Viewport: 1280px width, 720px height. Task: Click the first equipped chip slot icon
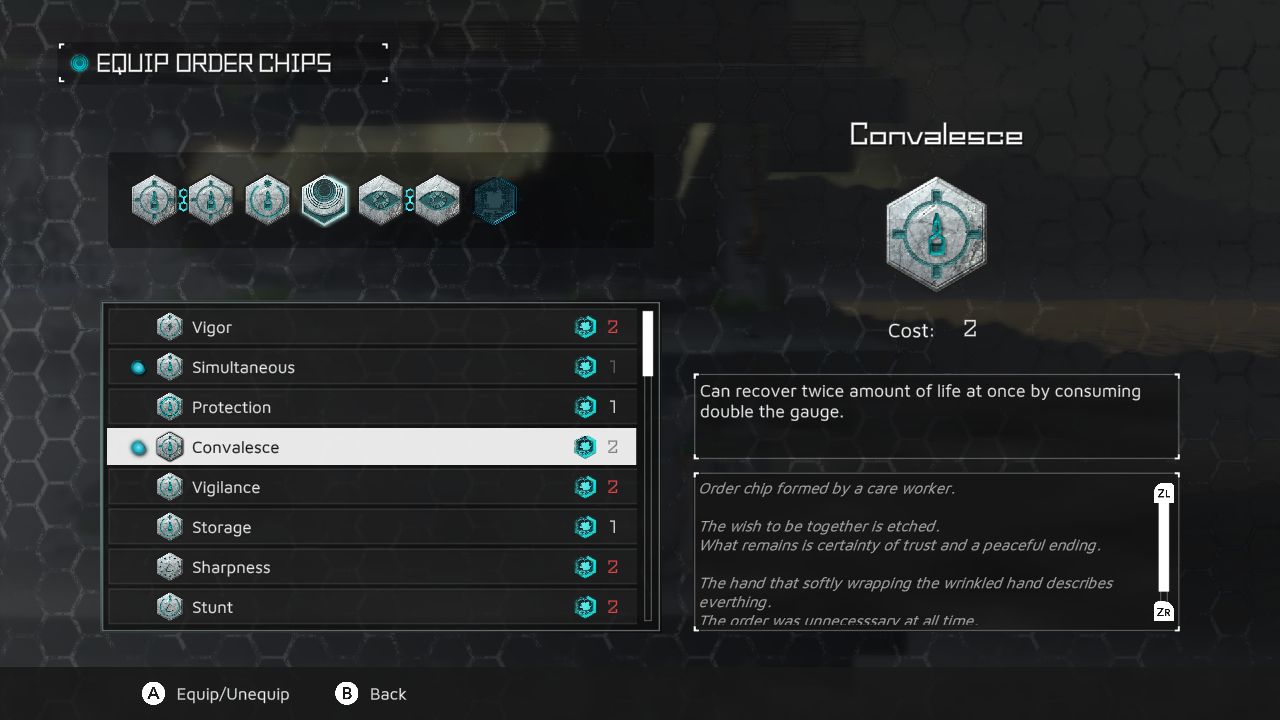(155, 199)
